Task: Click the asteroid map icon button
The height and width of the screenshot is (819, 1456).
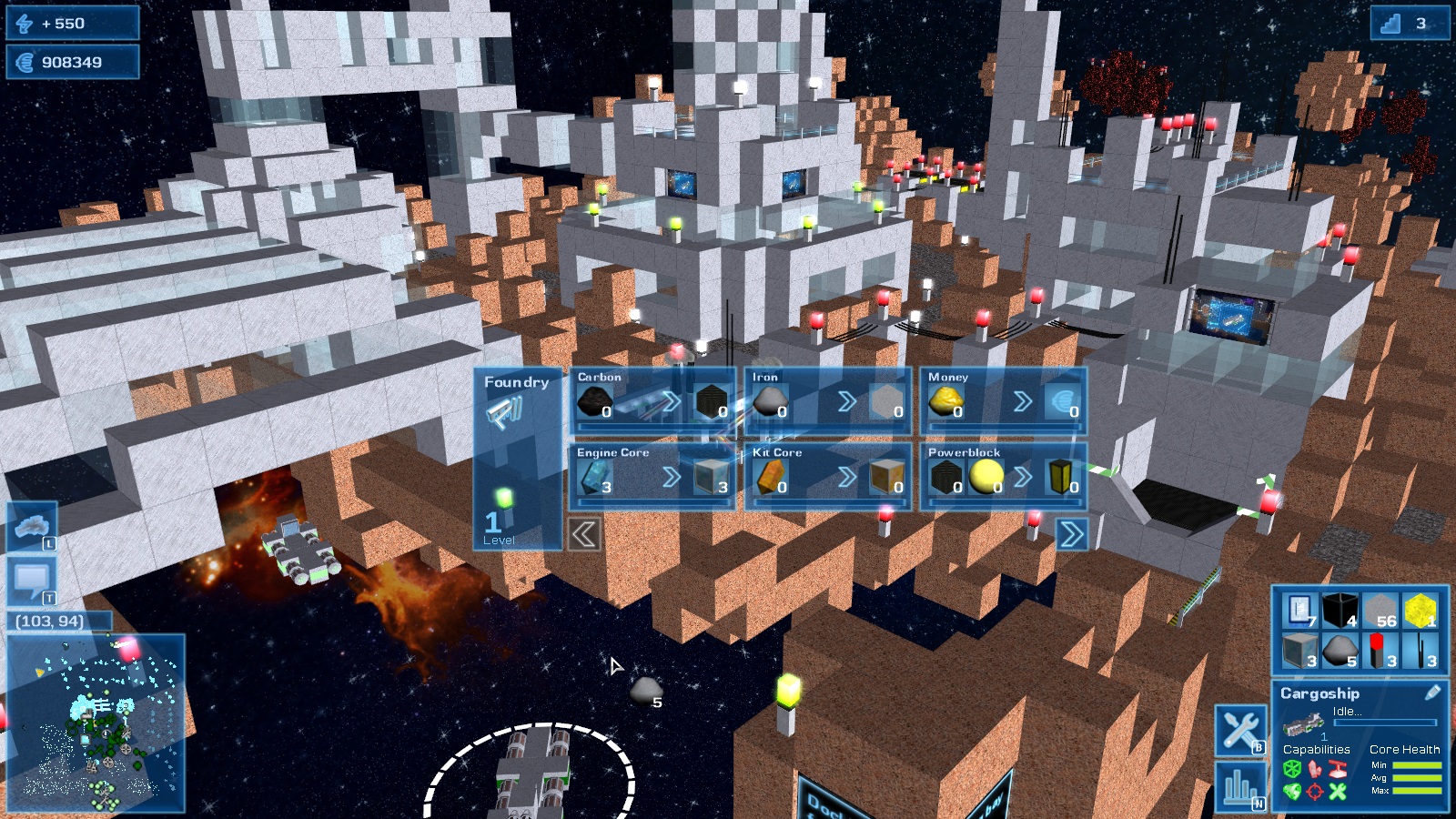Action: tap(32, 527)
